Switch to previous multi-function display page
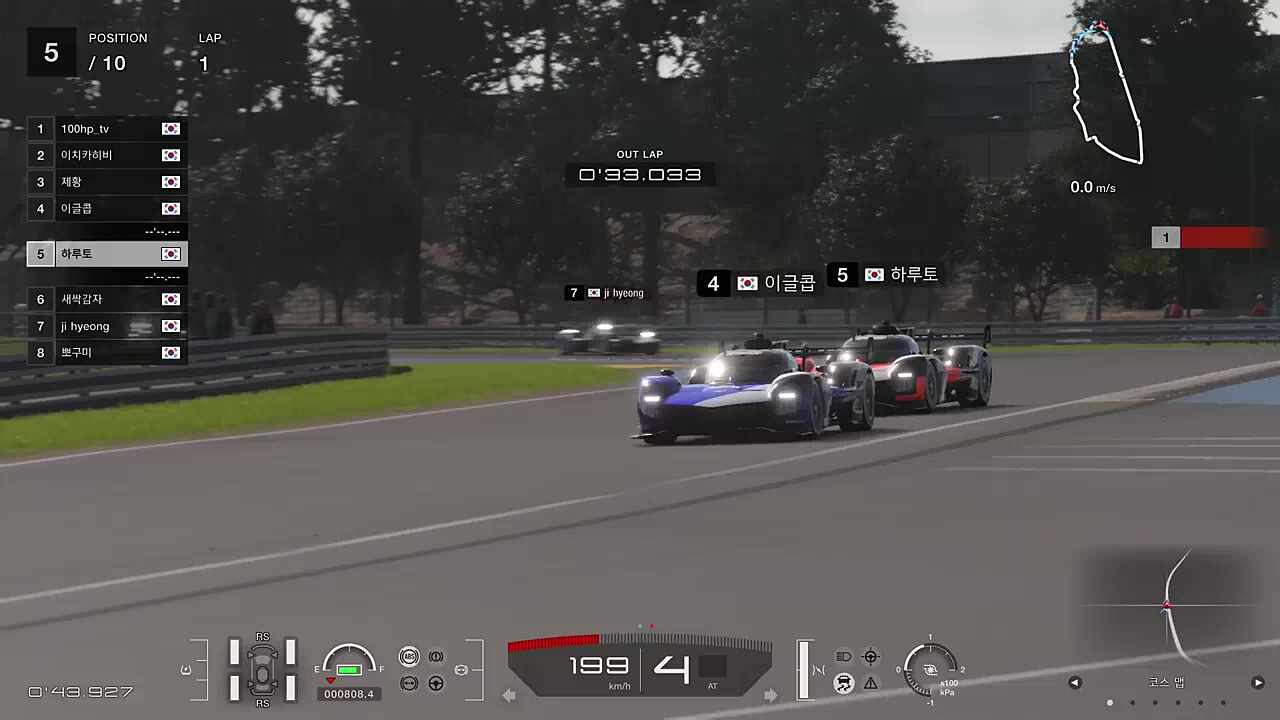1280x720 pixels. [1075, 683]
